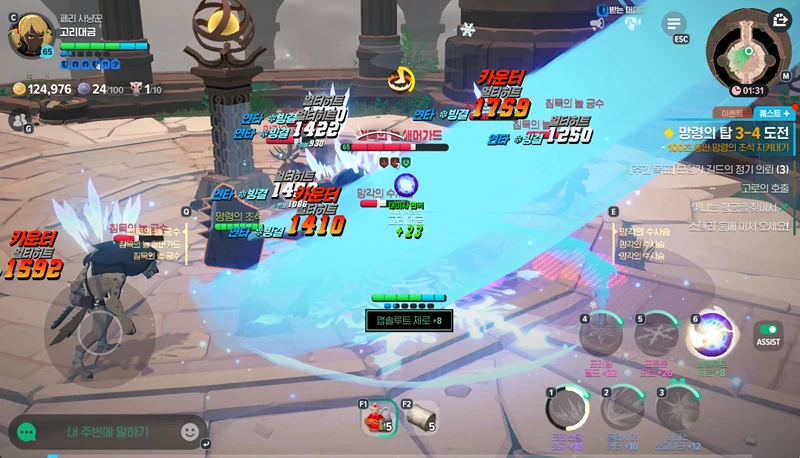Switch to the 퀘스트 tab

pyautogui.click(x=774, y=113)
